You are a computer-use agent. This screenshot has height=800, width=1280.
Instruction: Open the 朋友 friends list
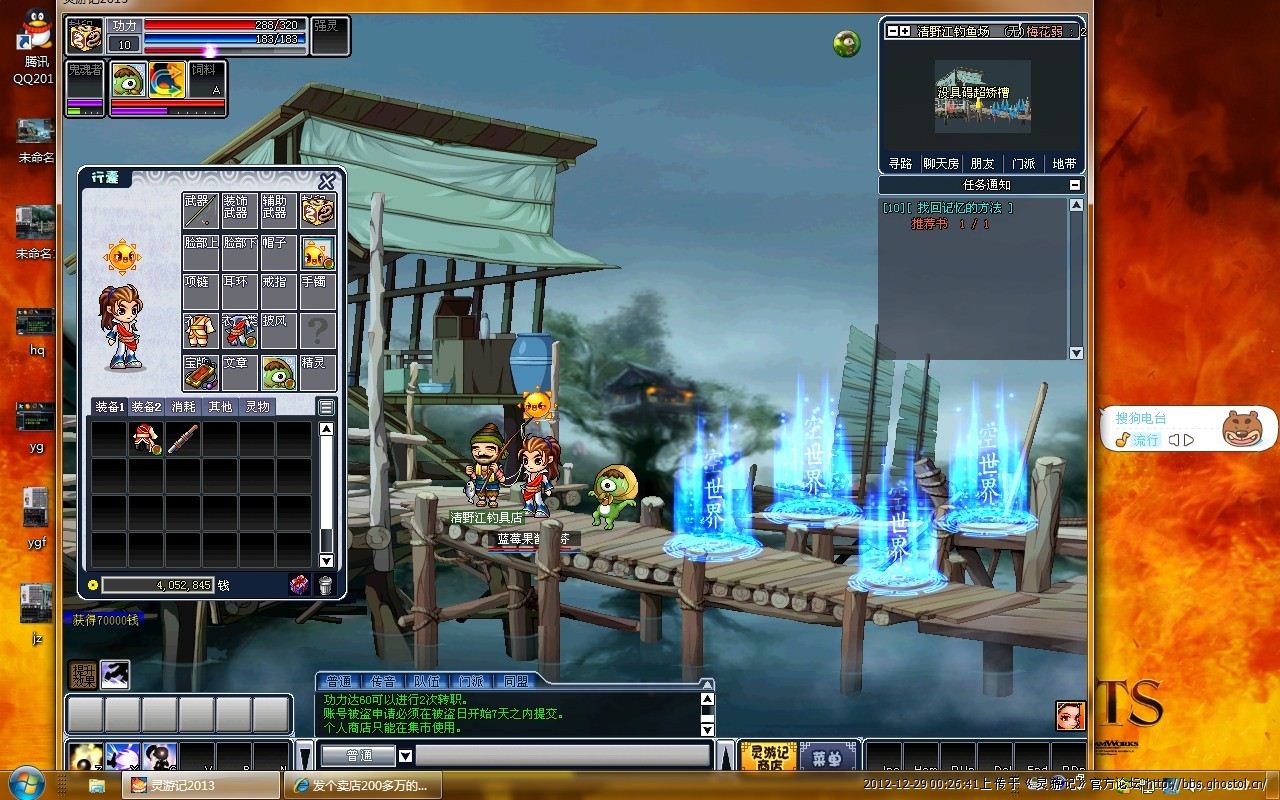[x=982, y=164]
